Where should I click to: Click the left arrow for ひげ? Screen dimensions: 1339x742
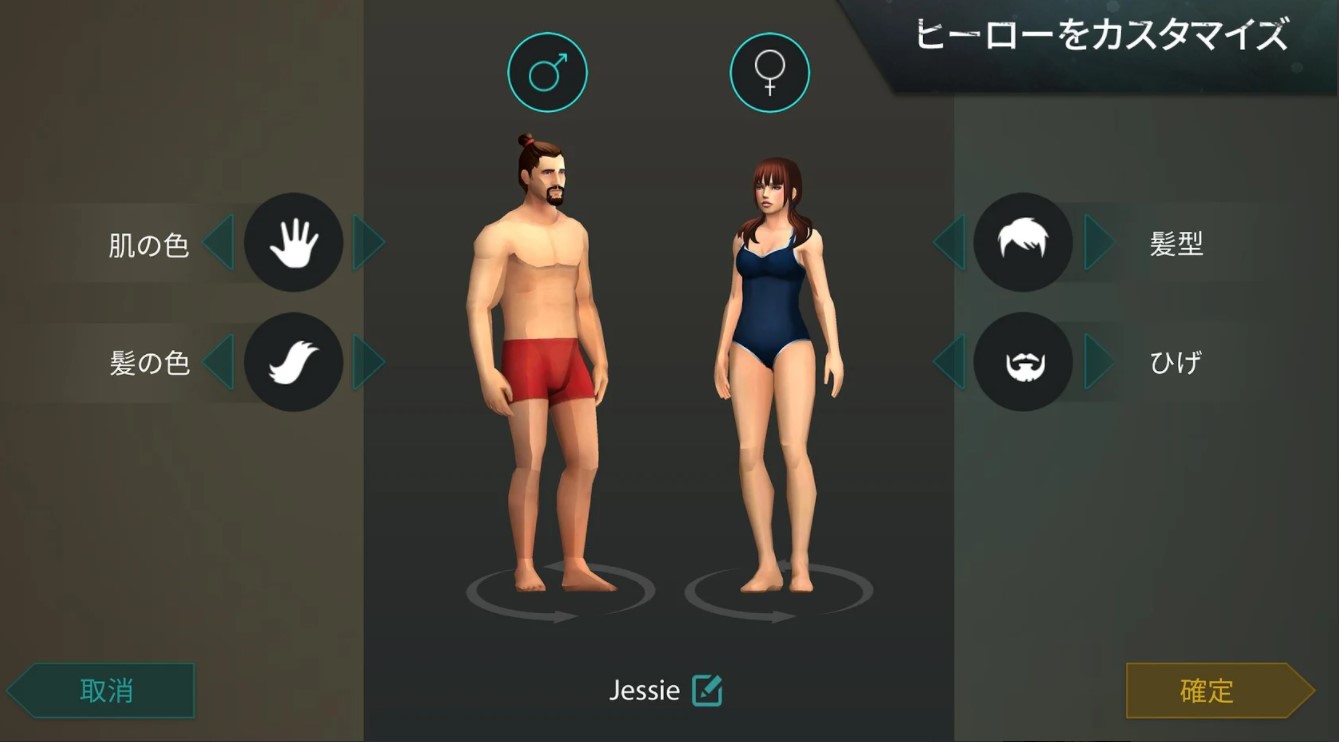click(949, 362)
